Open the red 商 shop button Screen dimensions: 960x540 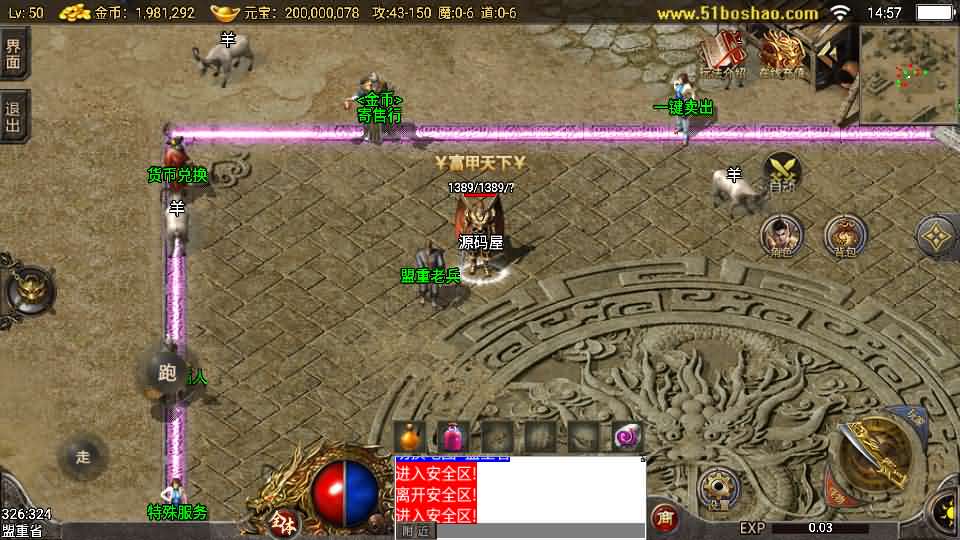point(663,518)
